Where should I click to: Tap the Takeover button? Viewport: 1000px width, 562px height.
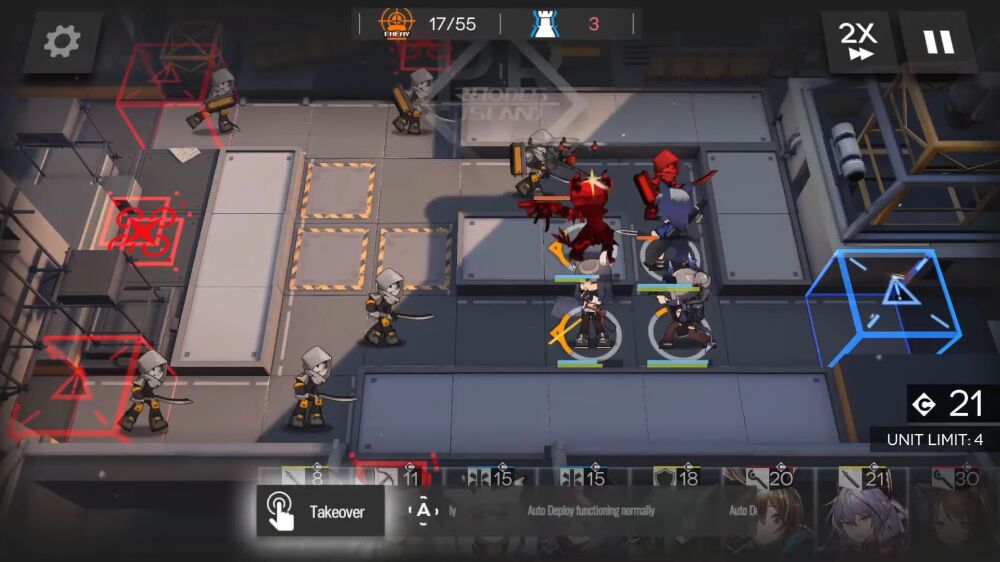pyautogui.click(x=320, y=512)
